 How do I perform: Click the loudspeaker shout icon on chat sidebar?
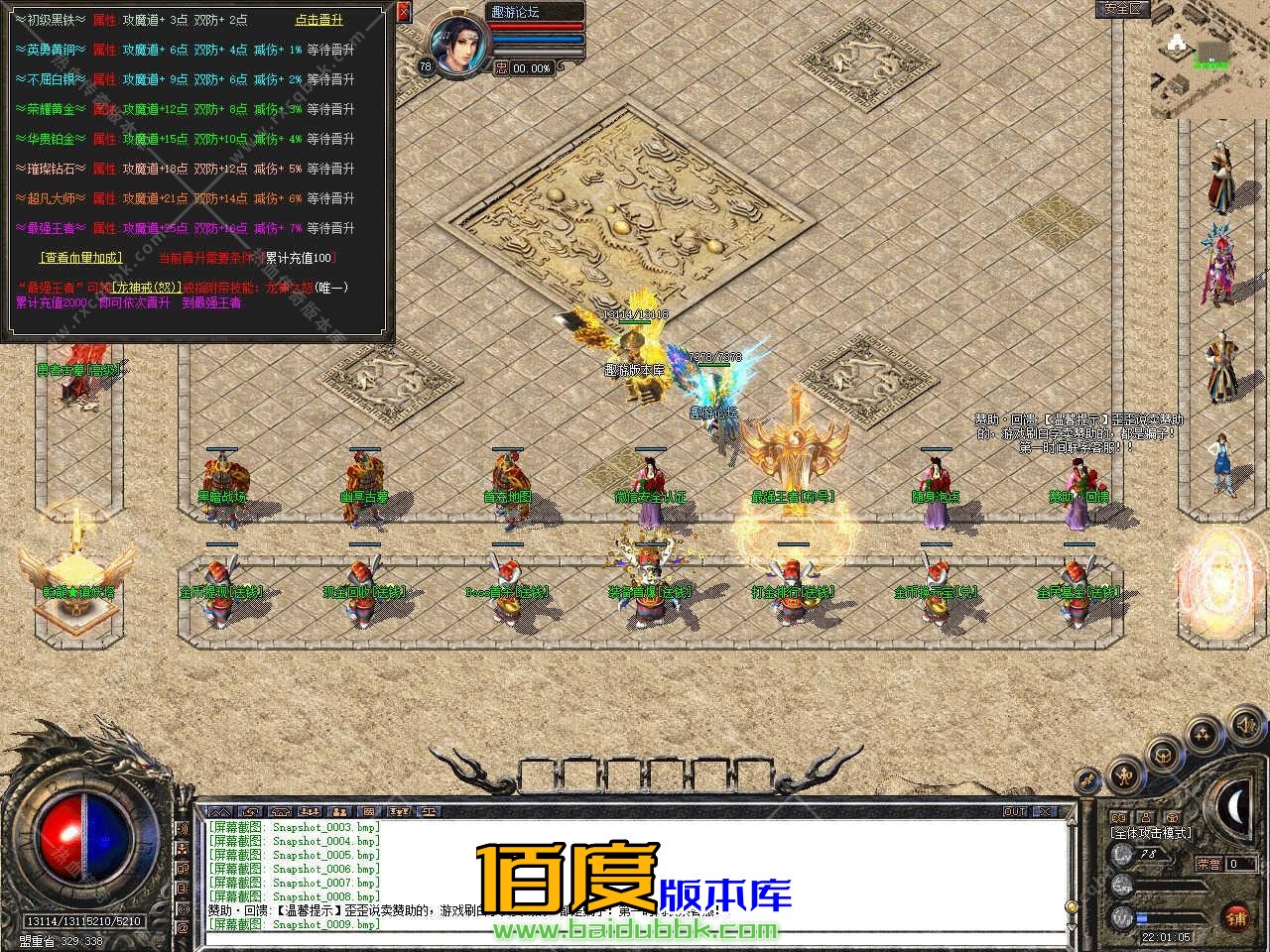182,828
